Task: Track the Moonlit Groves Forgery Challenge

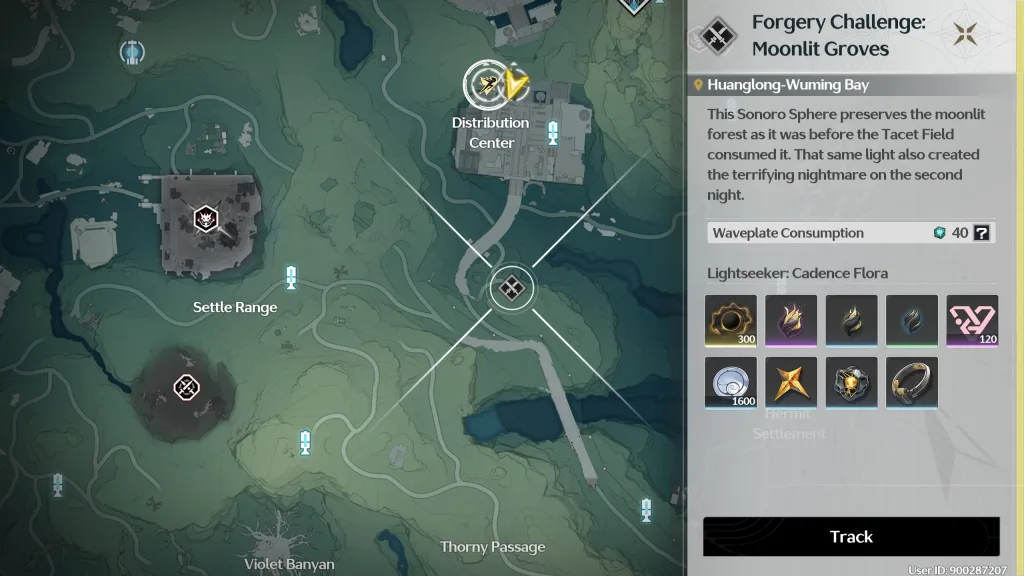Action: (851, 537)
